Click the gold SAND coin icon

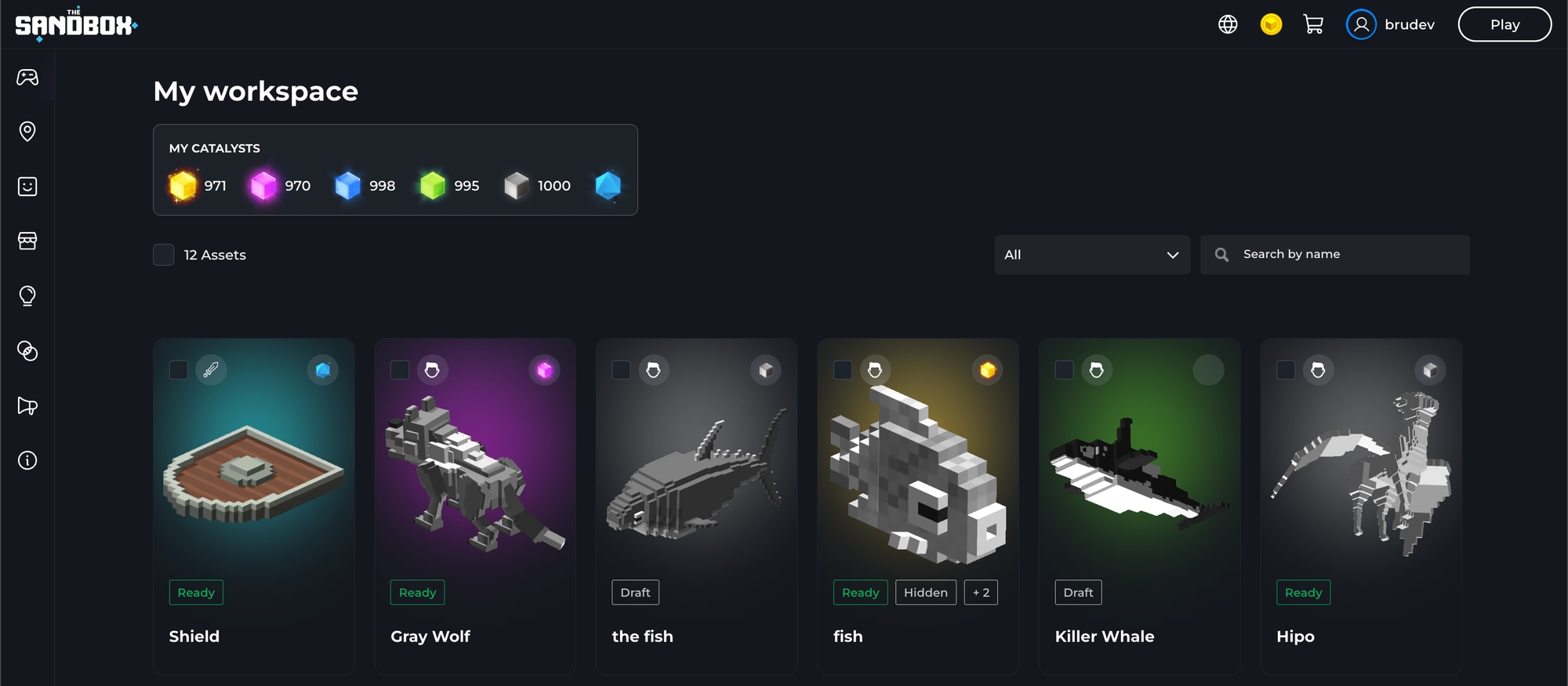click(x=1271, y=24)
